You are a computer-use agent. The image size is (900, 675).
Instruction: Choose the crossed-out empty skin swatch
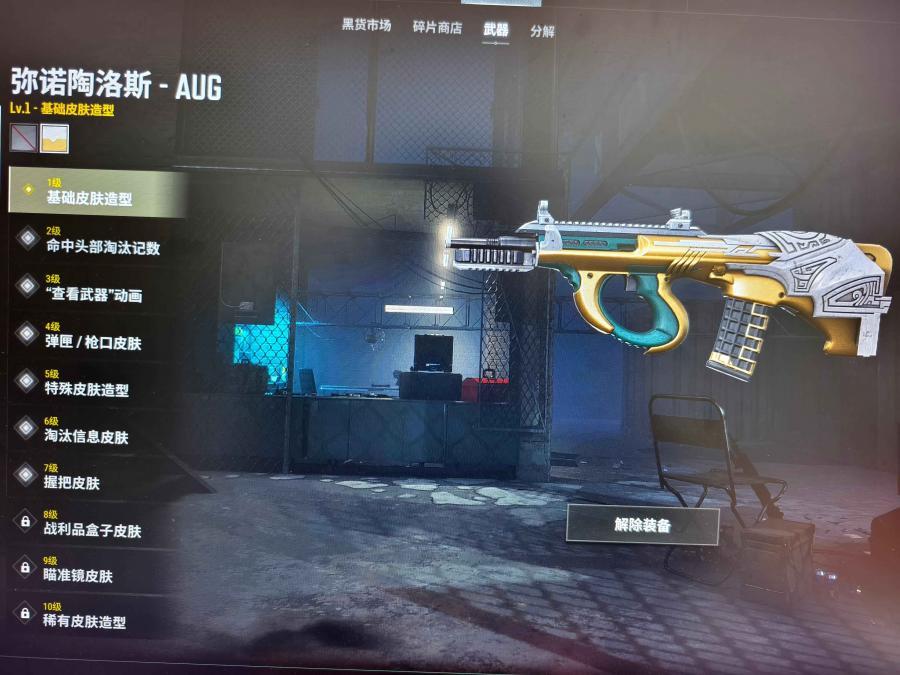click(23, 137)
